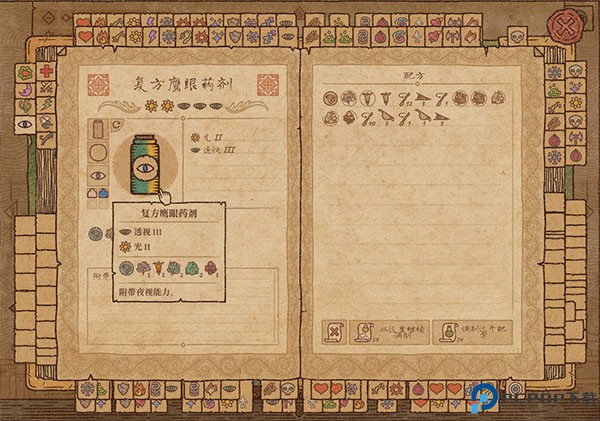
Task: Open the round label sticker slot
Action: tap(99, 153)
